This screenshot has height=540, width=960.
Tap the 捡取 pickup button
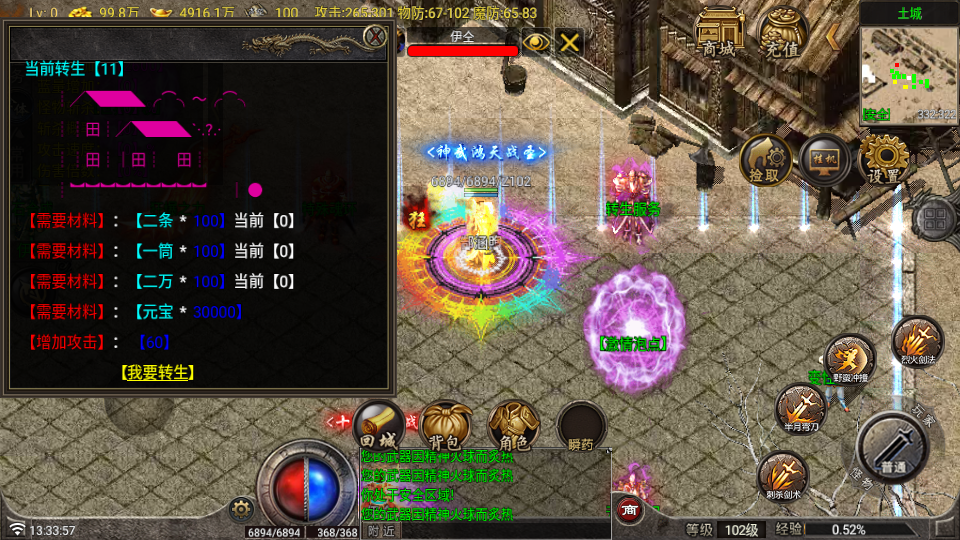click(765, 160)
